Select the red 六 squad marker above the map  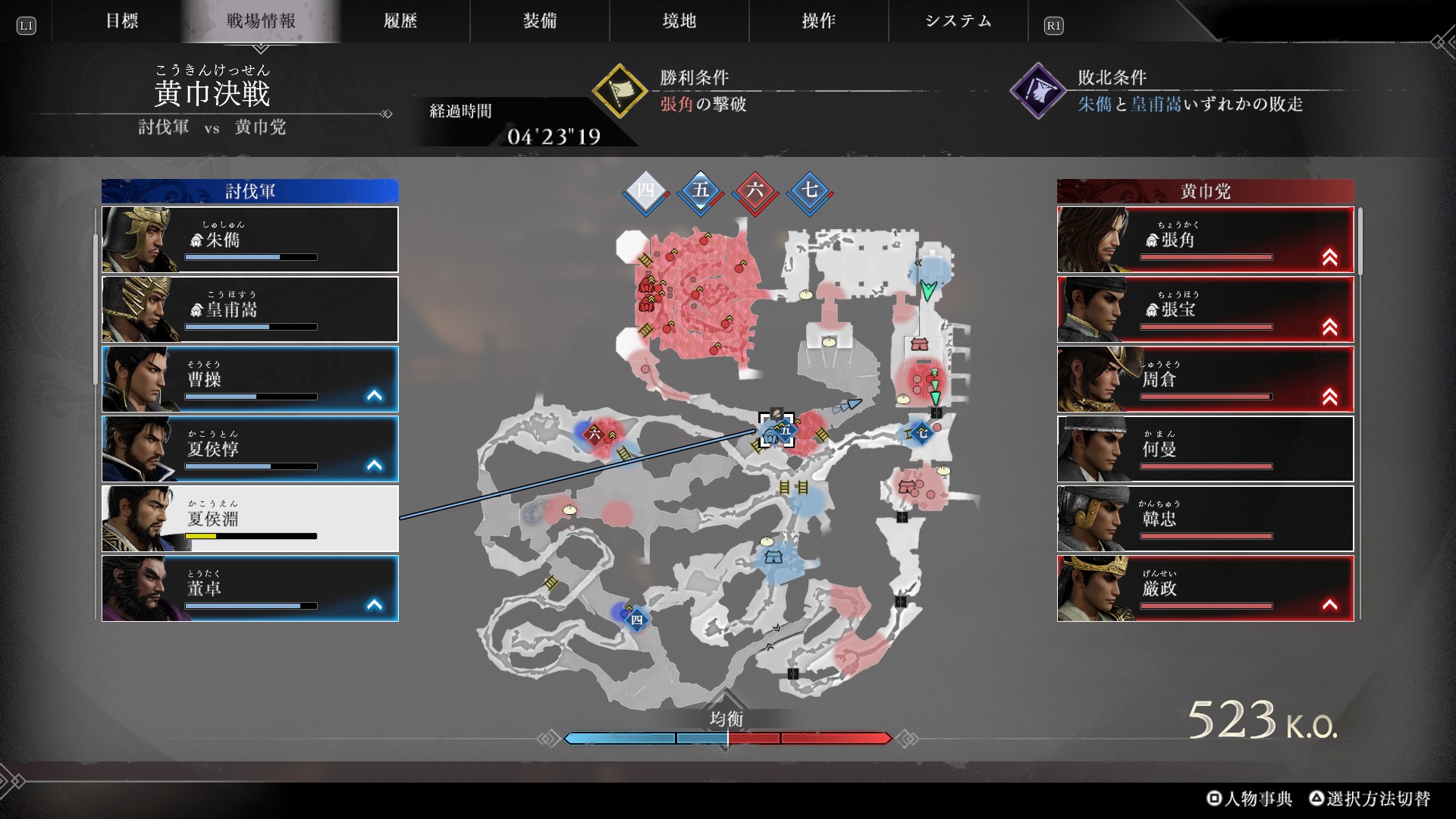[755, 190]
